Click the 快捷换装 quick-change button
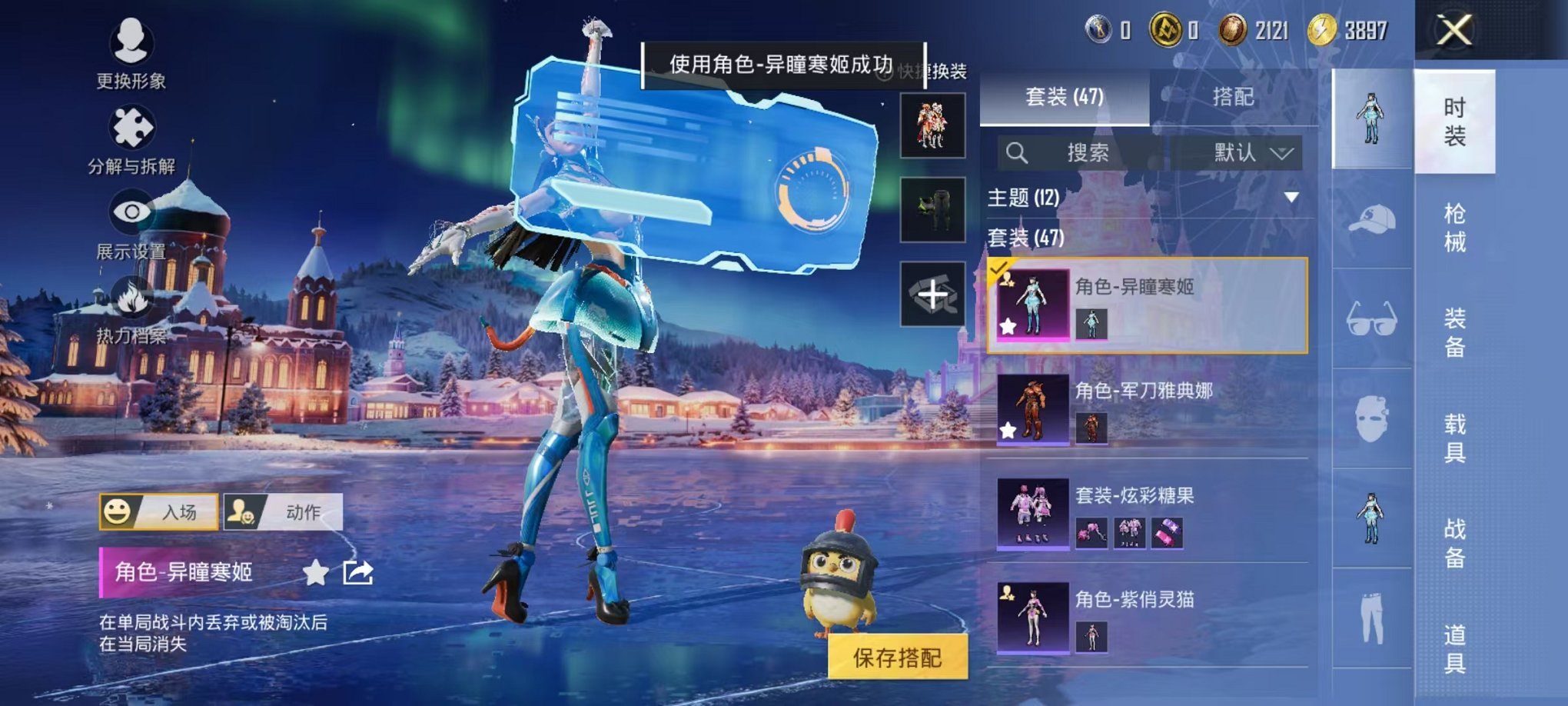The height and width of the screenshot is (706, 1568). point(935,69)
